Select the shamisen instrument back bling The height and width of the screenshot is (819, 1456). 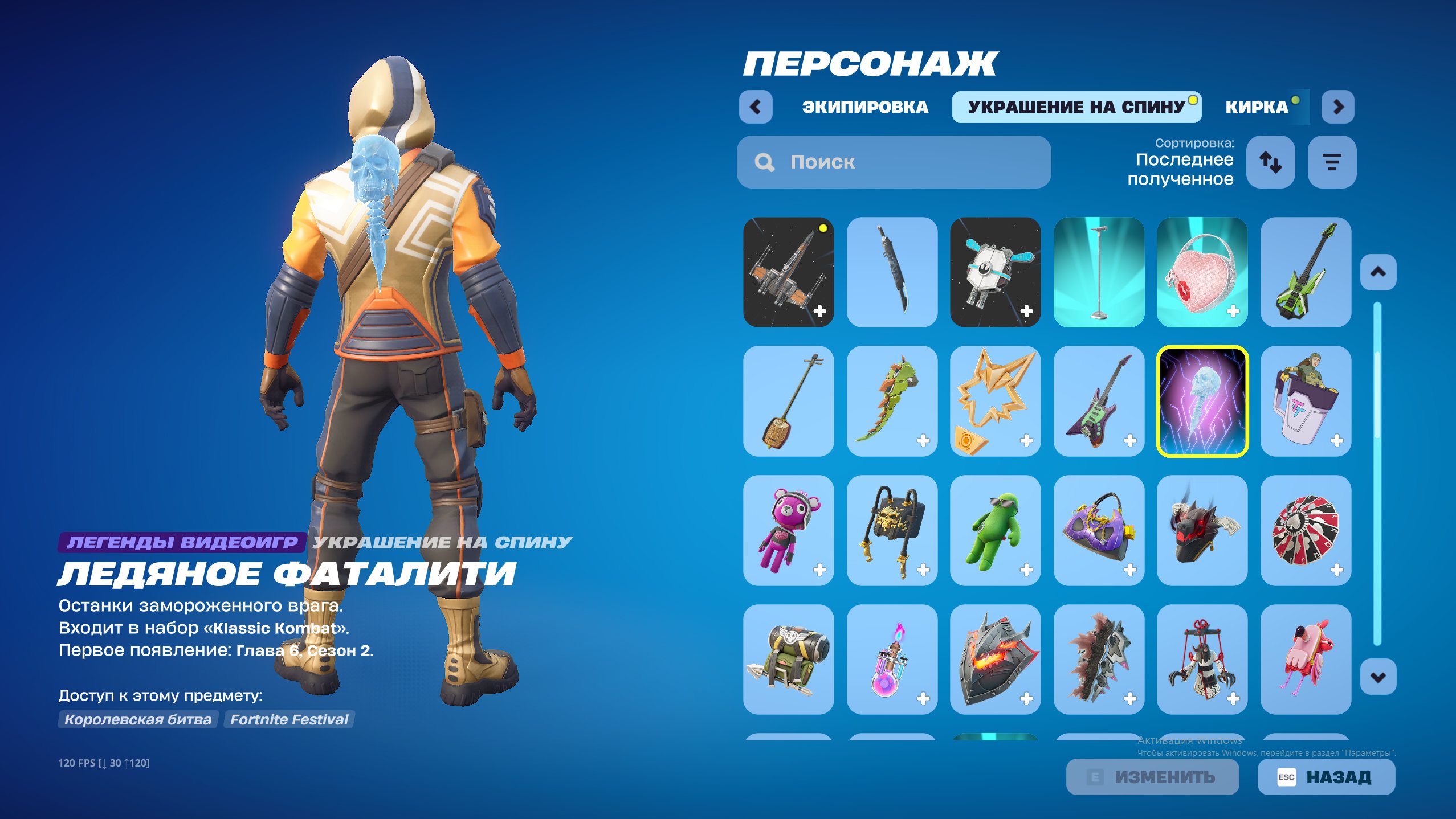coord(788,403)
